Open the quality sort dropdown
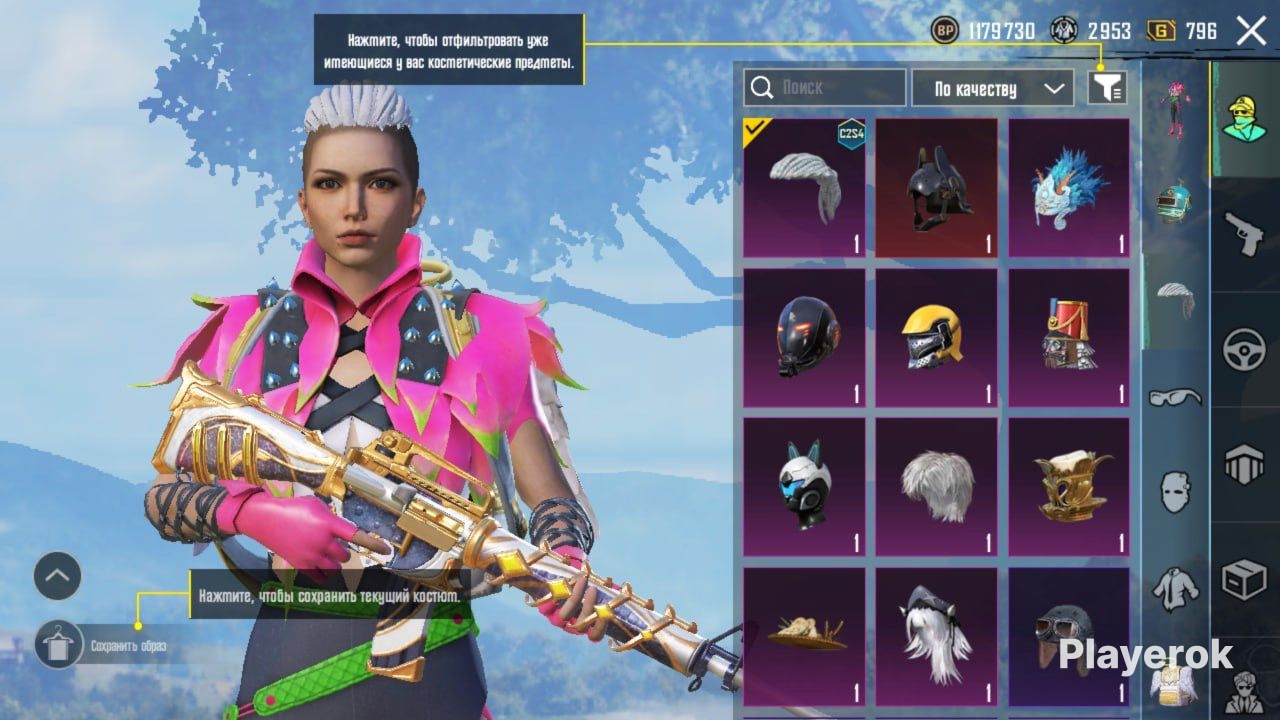 [x=992, y=88]
